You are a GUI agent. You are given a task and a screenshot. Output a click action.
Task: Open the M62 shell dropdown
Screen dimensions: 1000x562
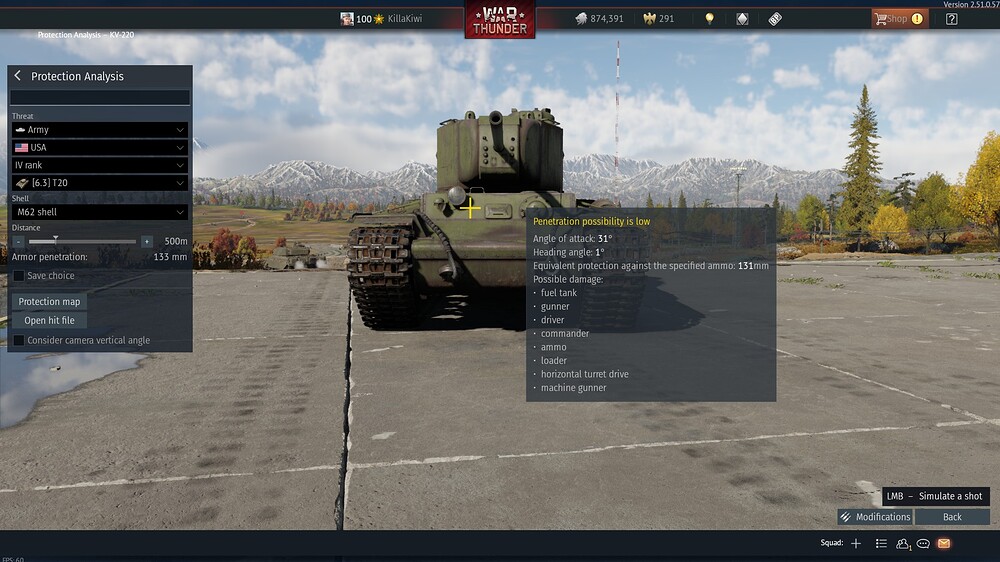coord(100,212)
